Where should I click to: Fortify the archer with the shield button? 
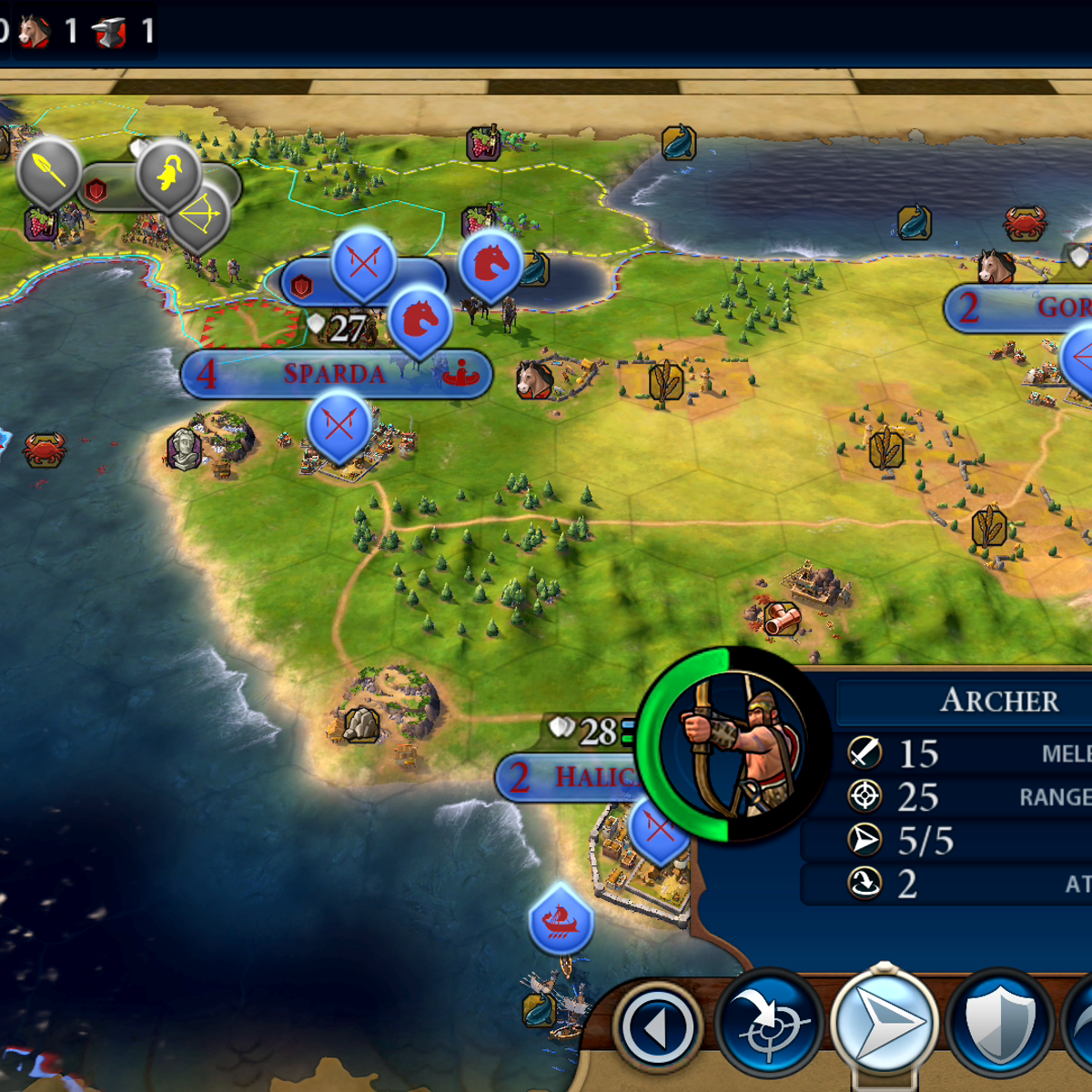(x=999, y=1025)
